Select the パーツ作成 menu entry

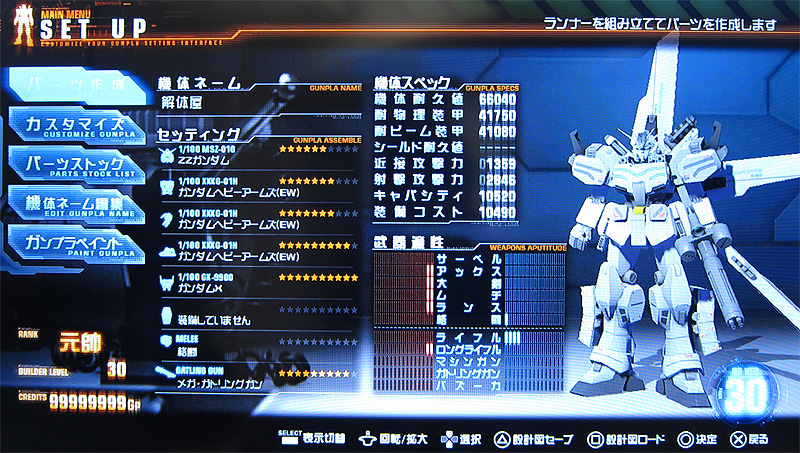pos(76,87)
